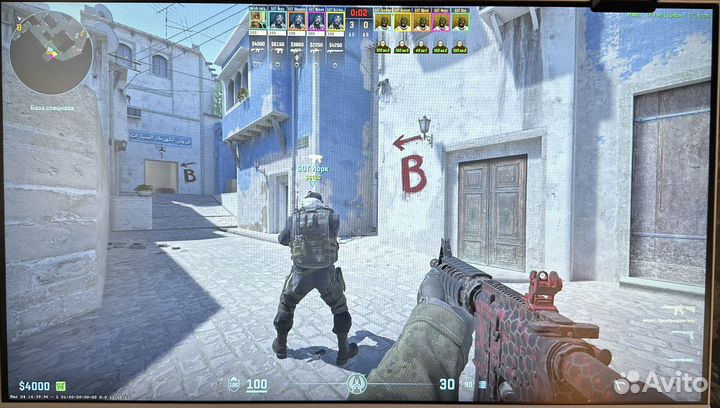Select the terrorist avatar nearest the timer
Screen dimensions: 720x408
[384, 21]
